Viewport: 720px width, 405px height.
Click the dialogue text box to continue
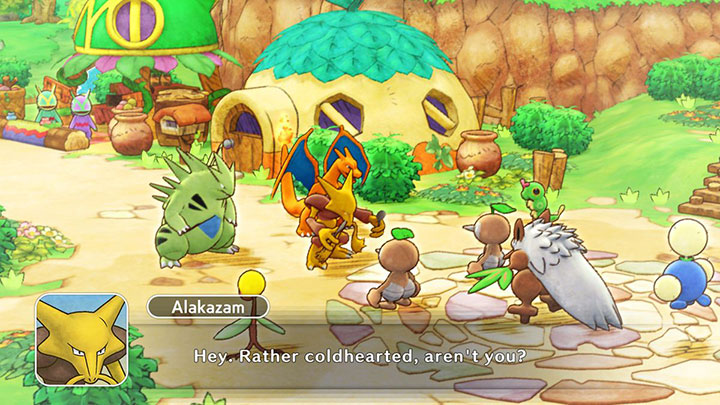coord(400,355)
